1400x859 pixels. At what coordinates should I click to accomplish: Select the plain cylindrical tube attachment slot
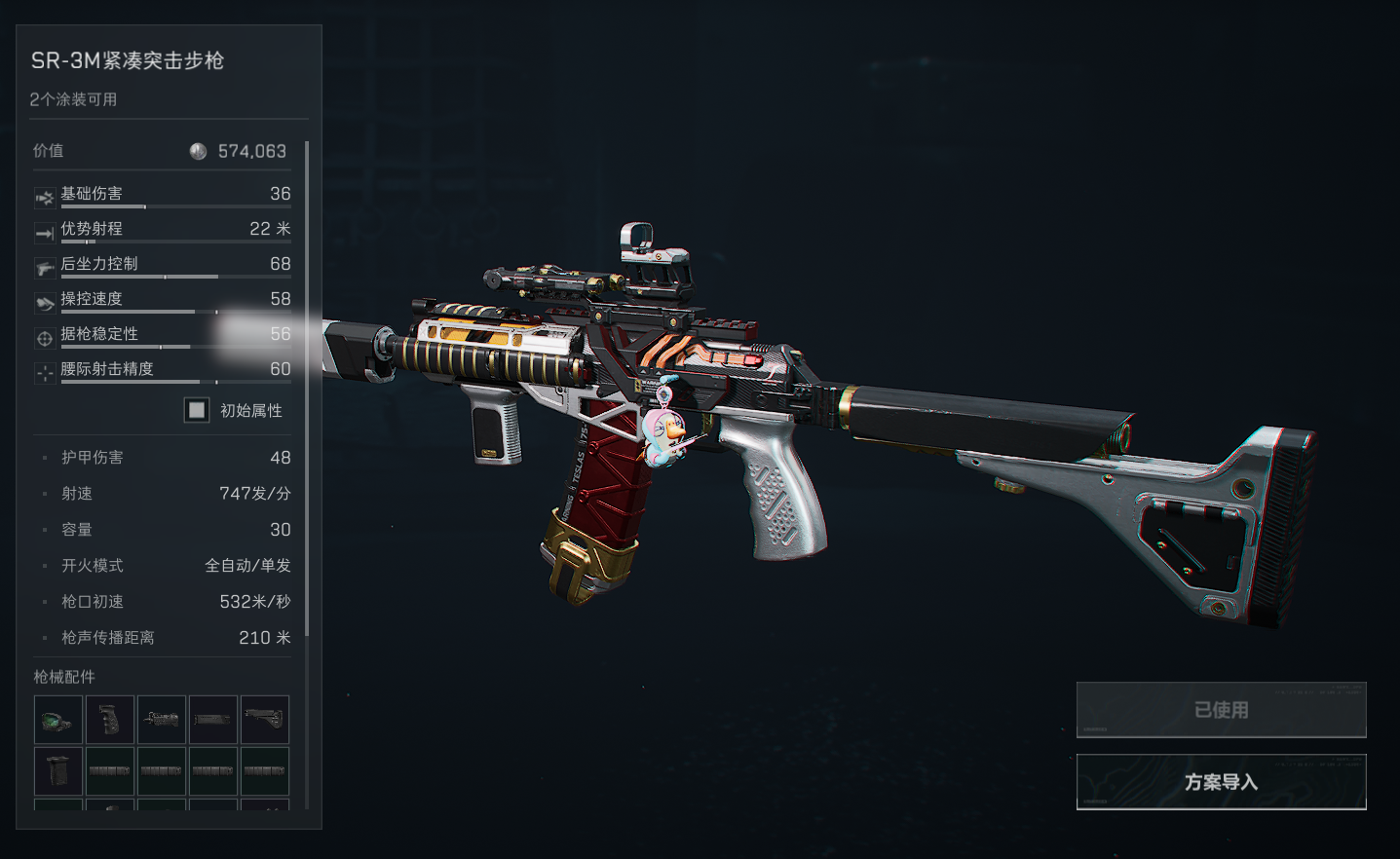[x=213, y=721]
